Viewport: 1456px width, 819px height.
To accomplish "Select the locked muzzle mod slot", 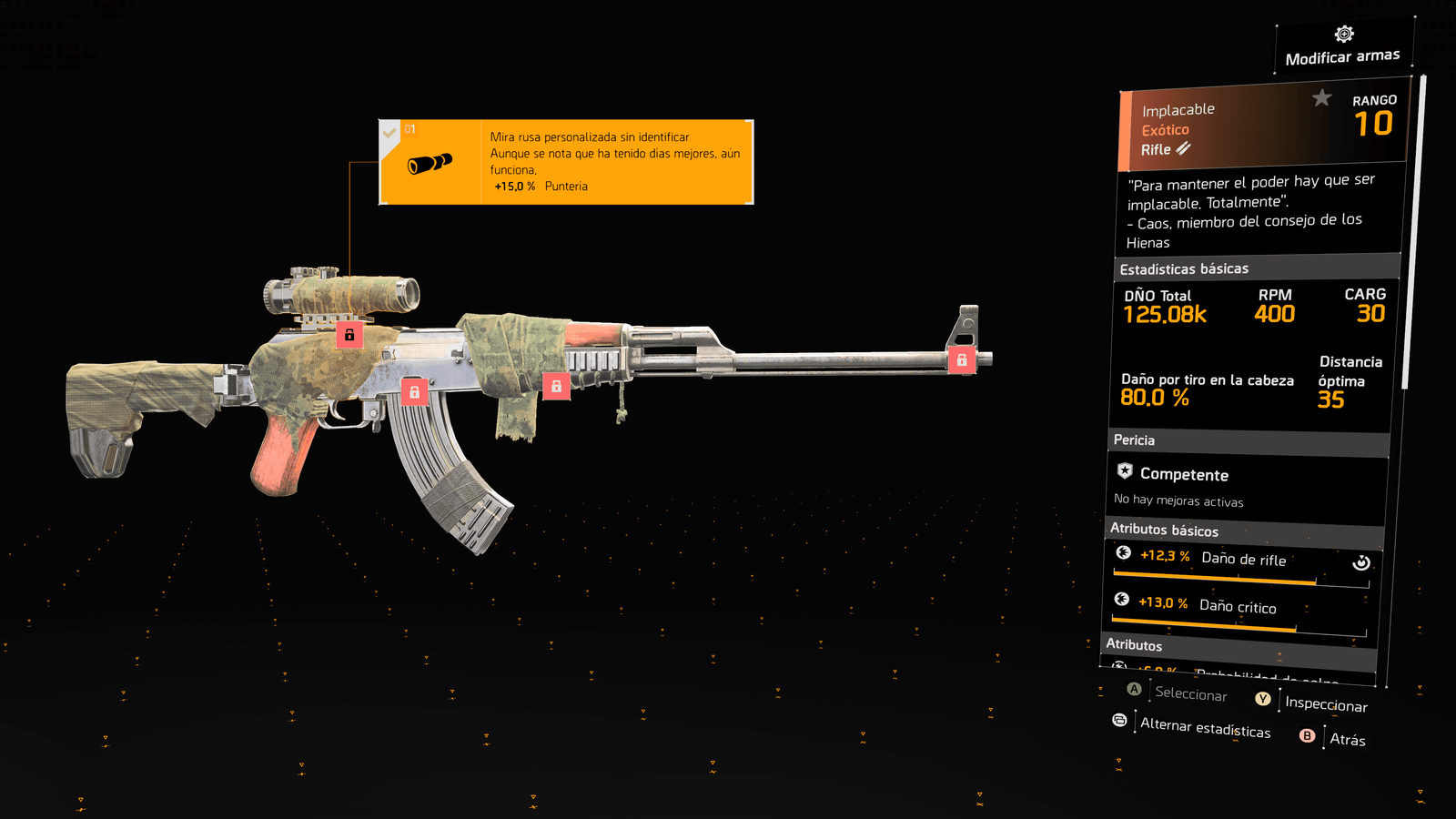I will coord(962,360).
